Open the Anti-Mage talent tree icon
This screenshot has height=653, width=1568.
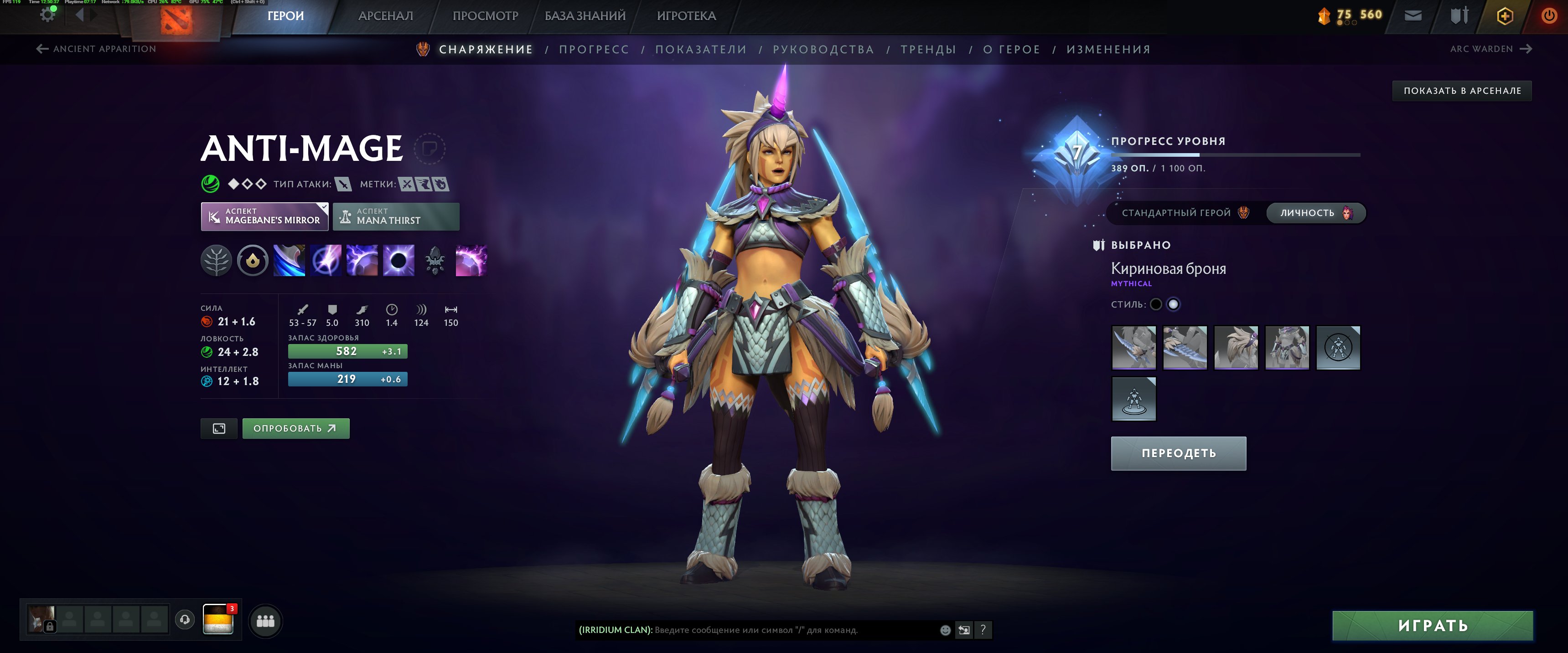[x=217, y=261]
